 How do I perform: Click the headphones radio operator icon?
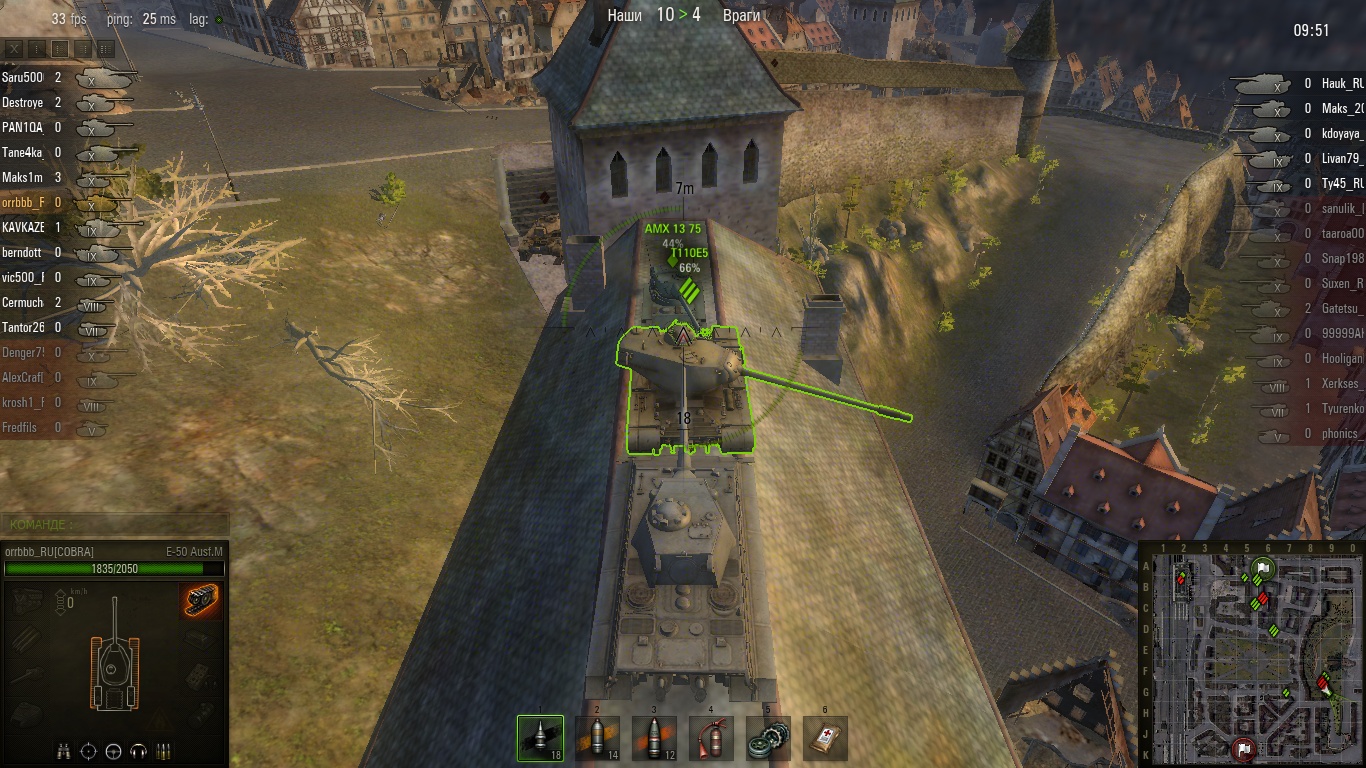(x=138, y=750)
